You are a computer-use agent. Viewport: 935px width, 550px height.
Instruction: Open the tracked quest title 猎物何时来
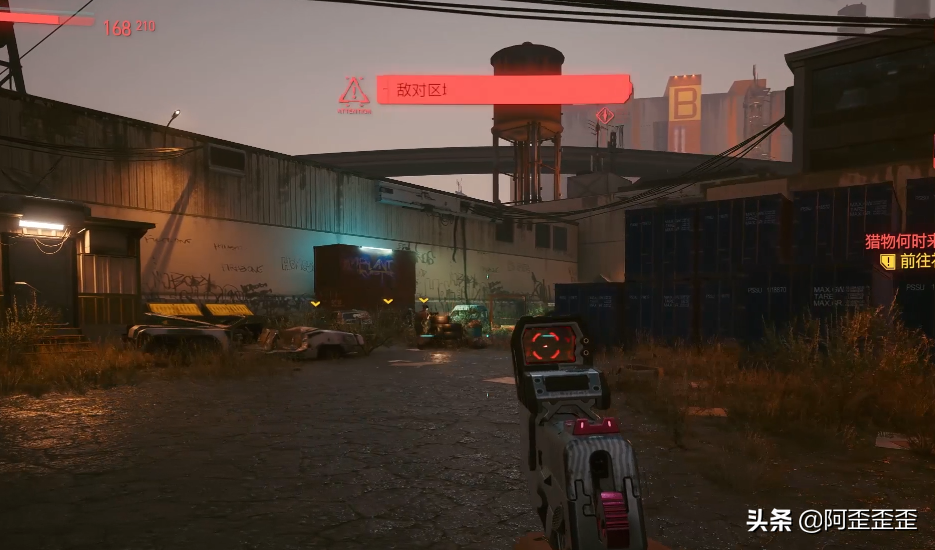click(900, 241)
